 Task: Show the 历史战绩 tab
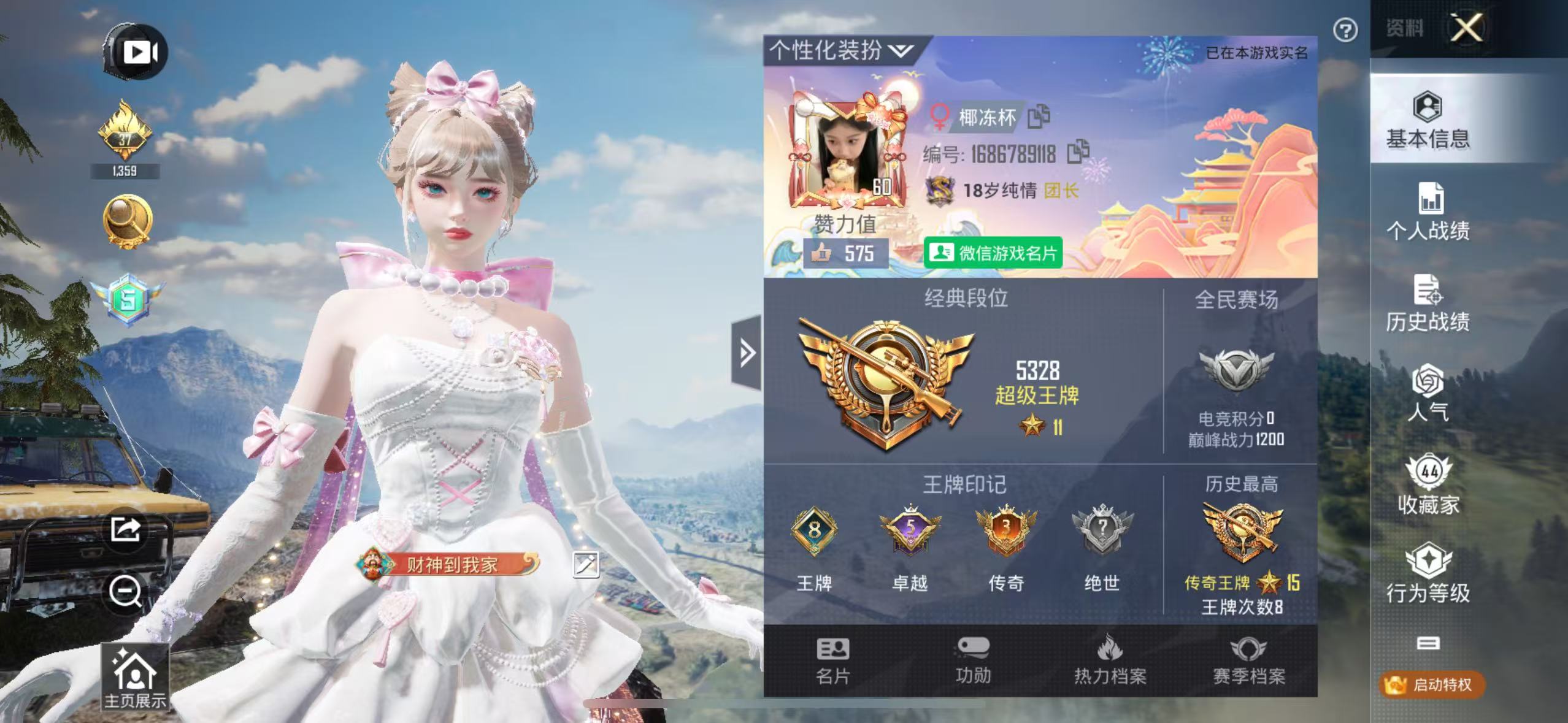[1428, 304]
